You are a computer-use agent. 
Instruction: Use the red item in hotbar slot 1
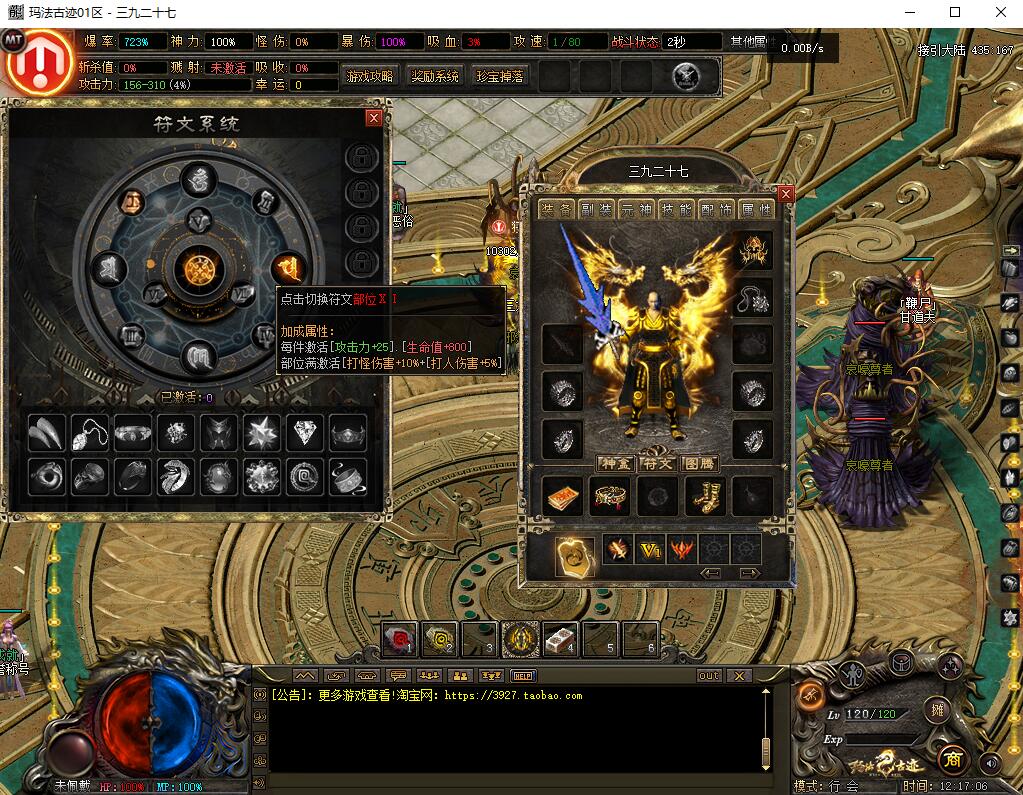(401, 638)
